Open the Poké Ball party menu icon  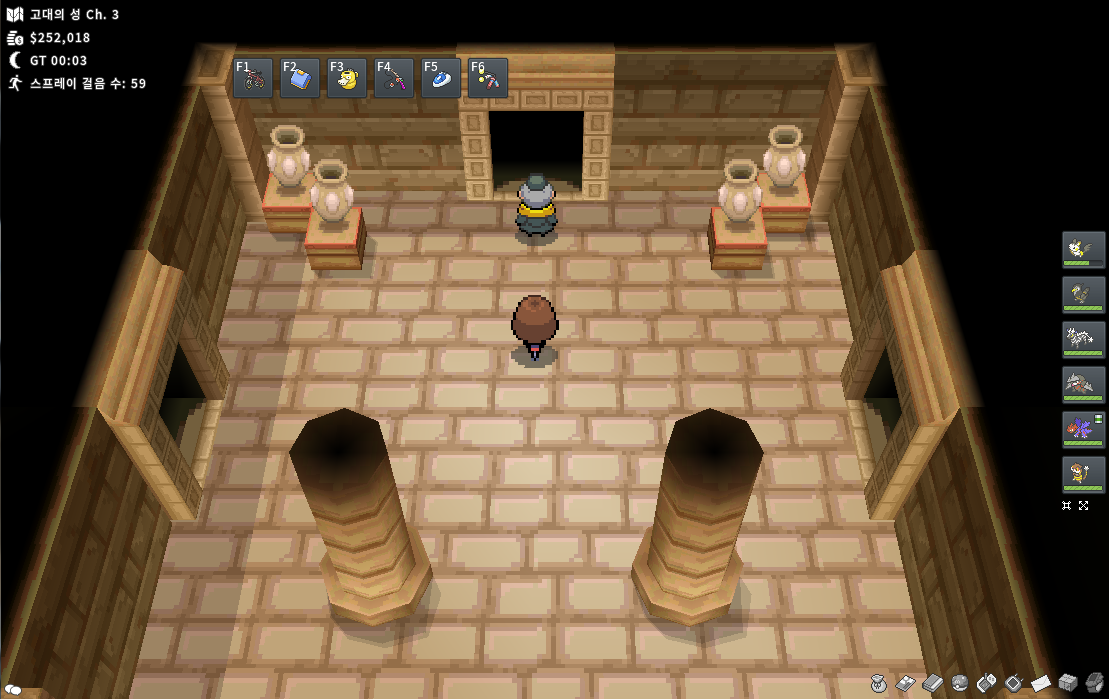tap(960, 683)
